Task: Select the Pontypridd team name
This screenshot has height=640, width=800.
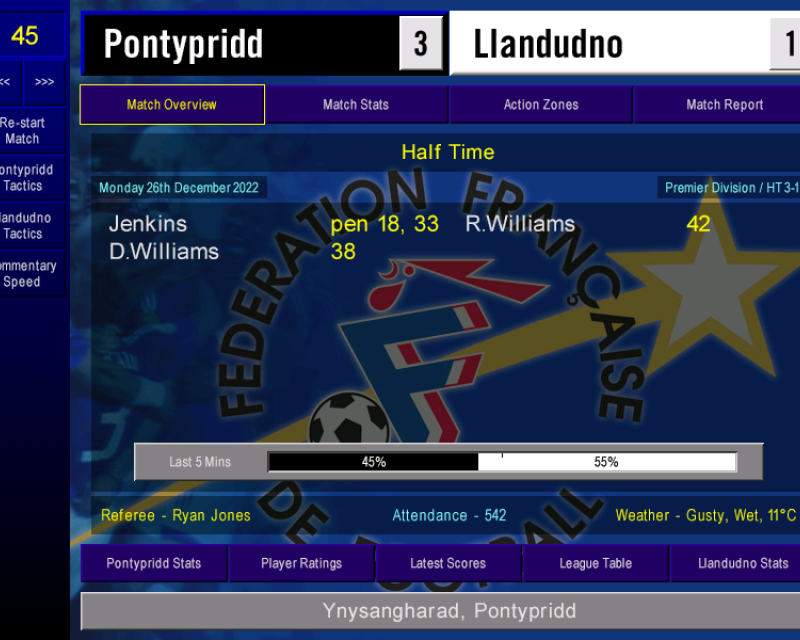Action: 184,44
